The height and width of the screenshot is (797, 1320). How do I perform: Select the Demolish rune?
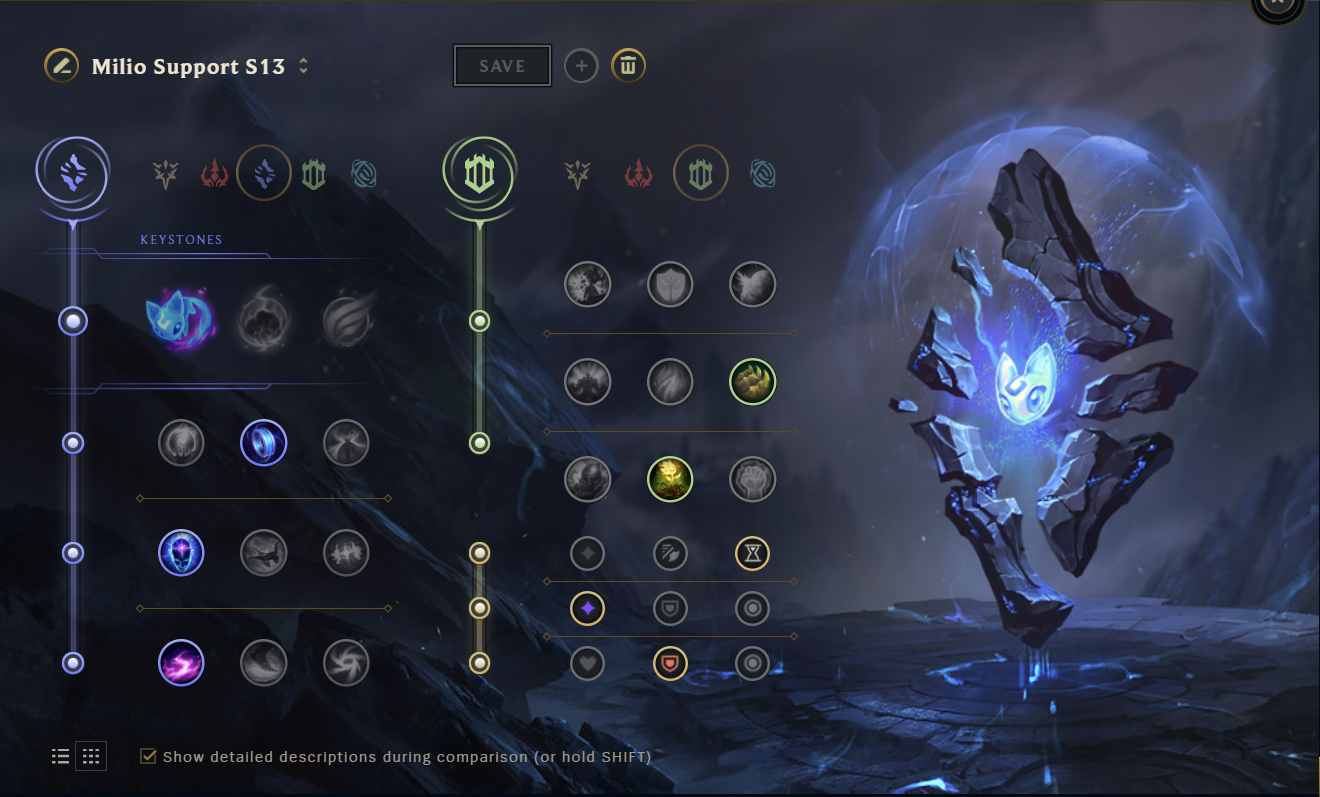tap(587, 284)
